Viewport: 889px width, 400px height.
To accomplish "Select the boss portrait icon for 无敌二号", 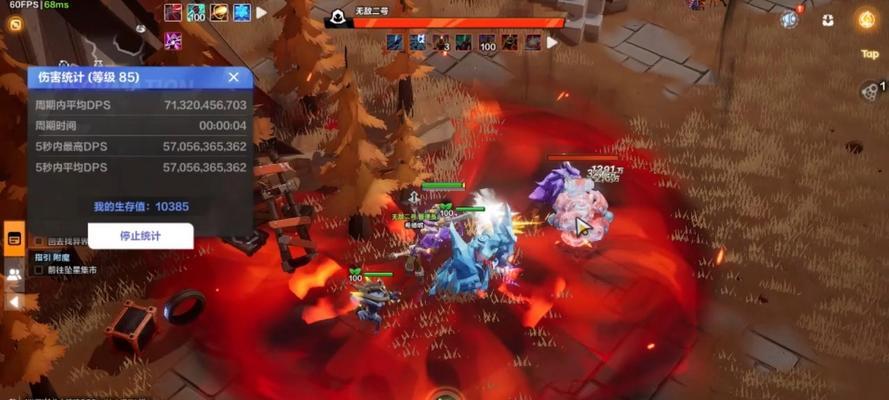I will coord(339,17).
